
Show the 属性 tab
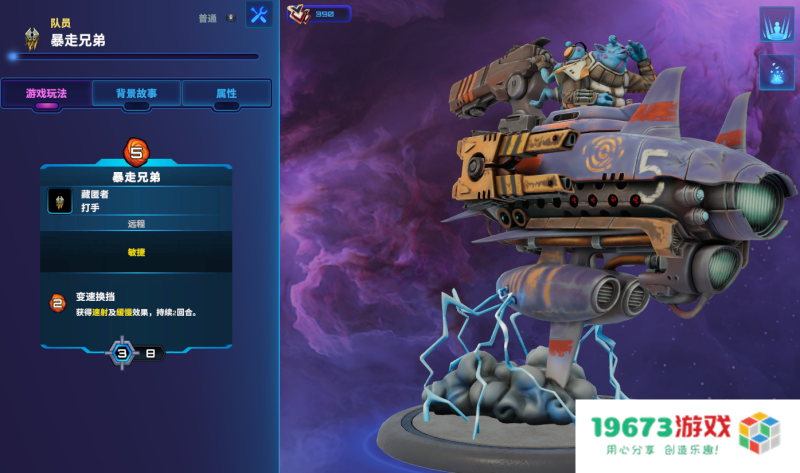(x=226, y=93)
